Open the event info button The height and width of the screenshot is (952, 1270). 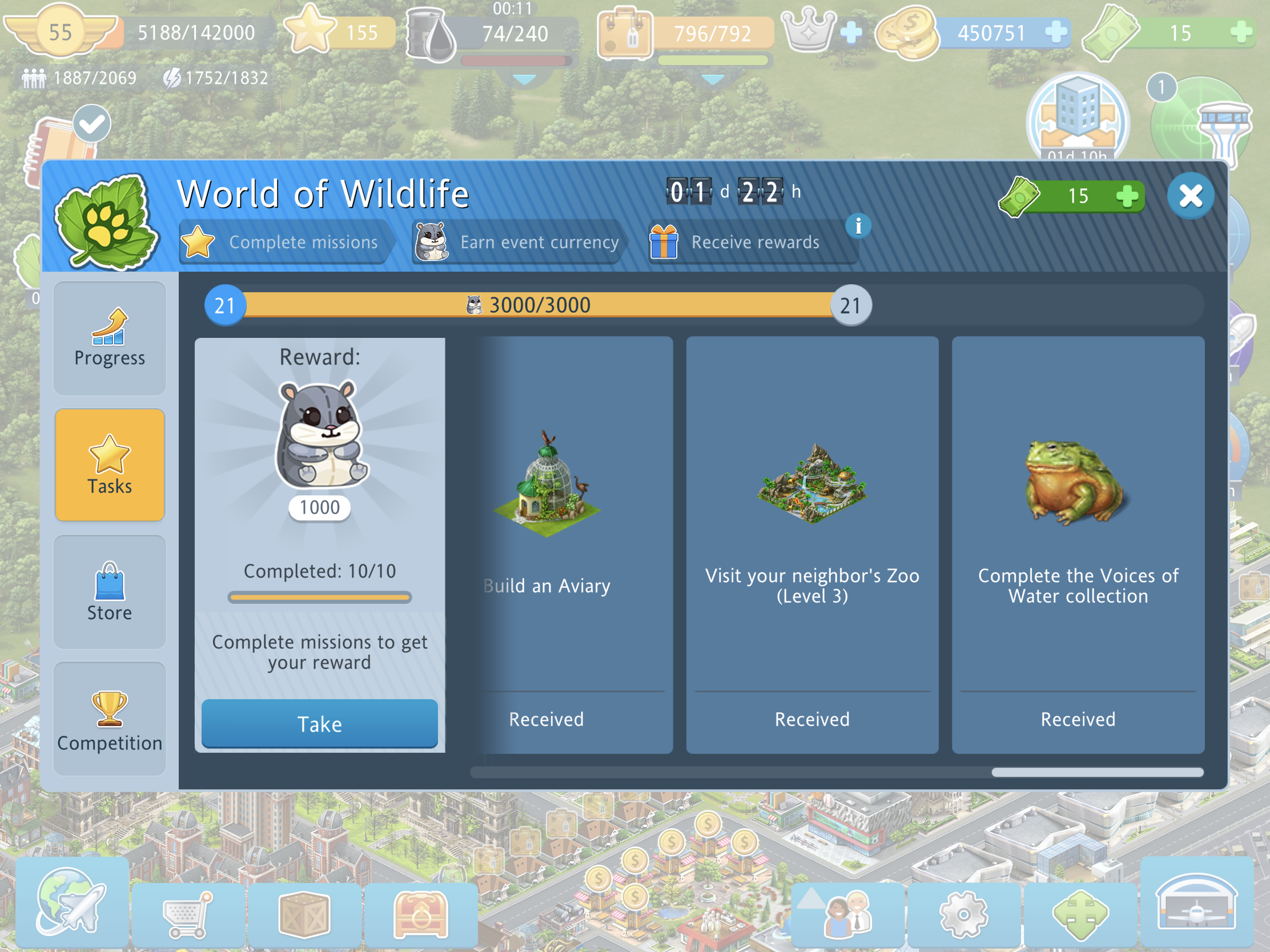(858, 225)
